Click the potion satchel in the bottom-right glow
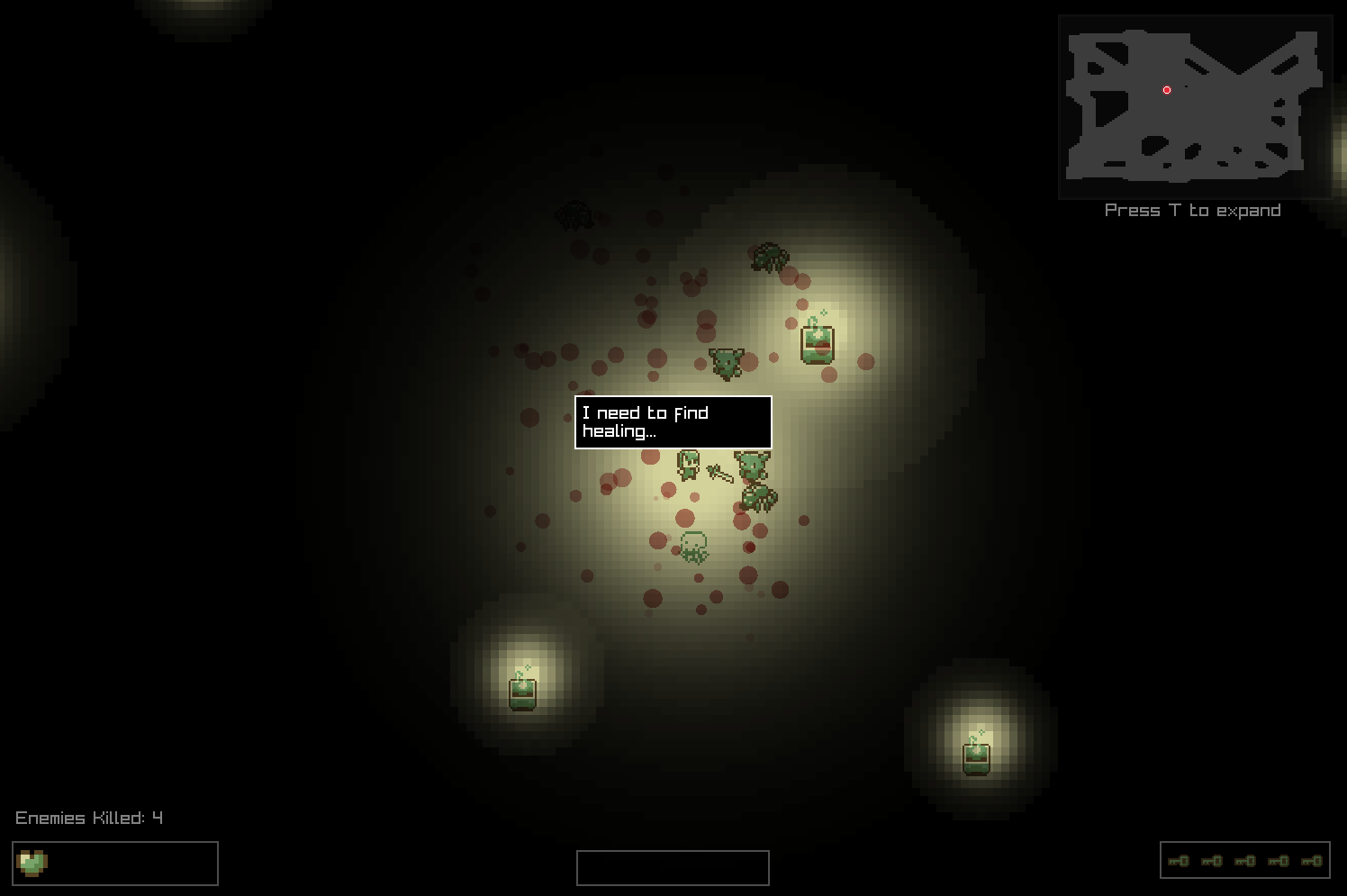Image resolution: width=1347 pixels, height=896 pixels. click(x=977, y=759)
